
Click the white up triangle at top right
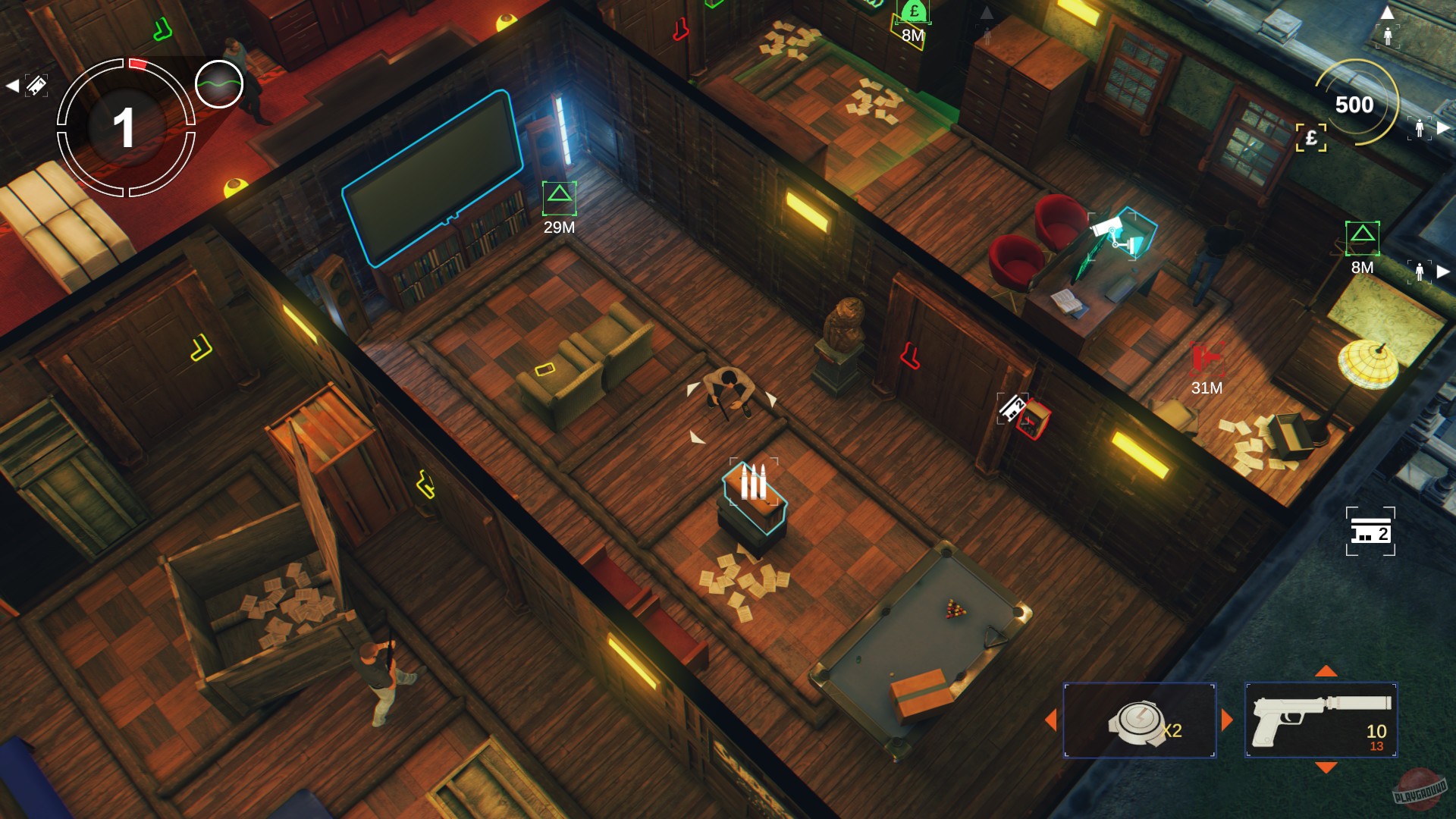click(x=1389, y=11)
